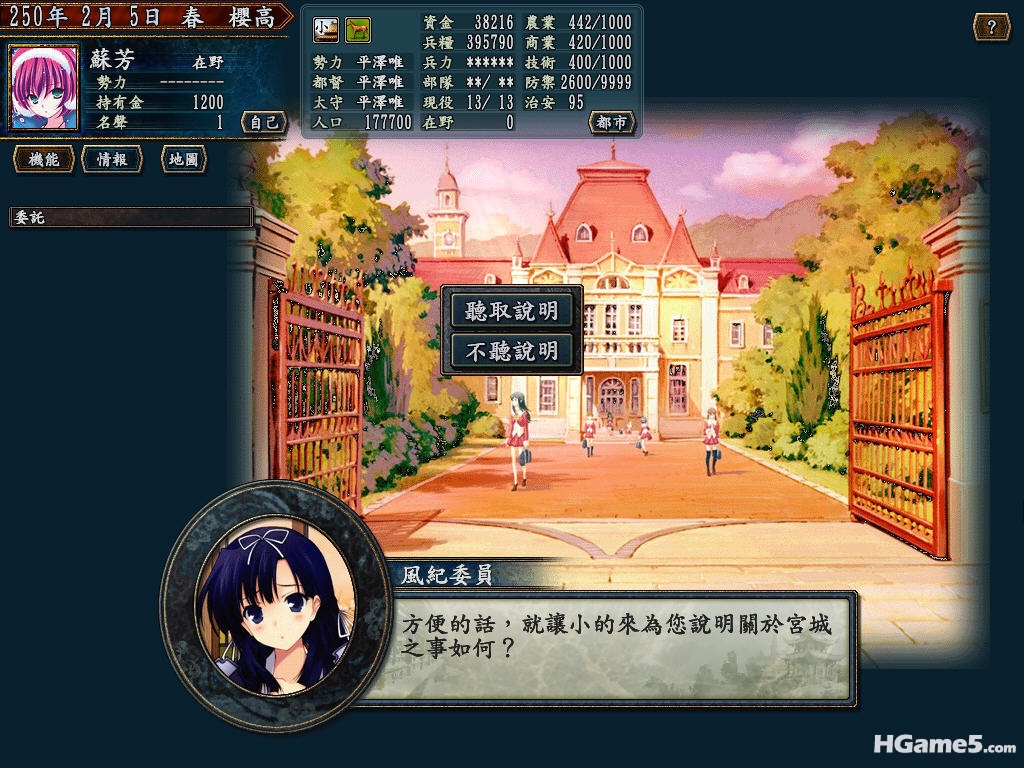
Task: Click the 自己 button
Action: pyautogui.click(x=264, y=122)
